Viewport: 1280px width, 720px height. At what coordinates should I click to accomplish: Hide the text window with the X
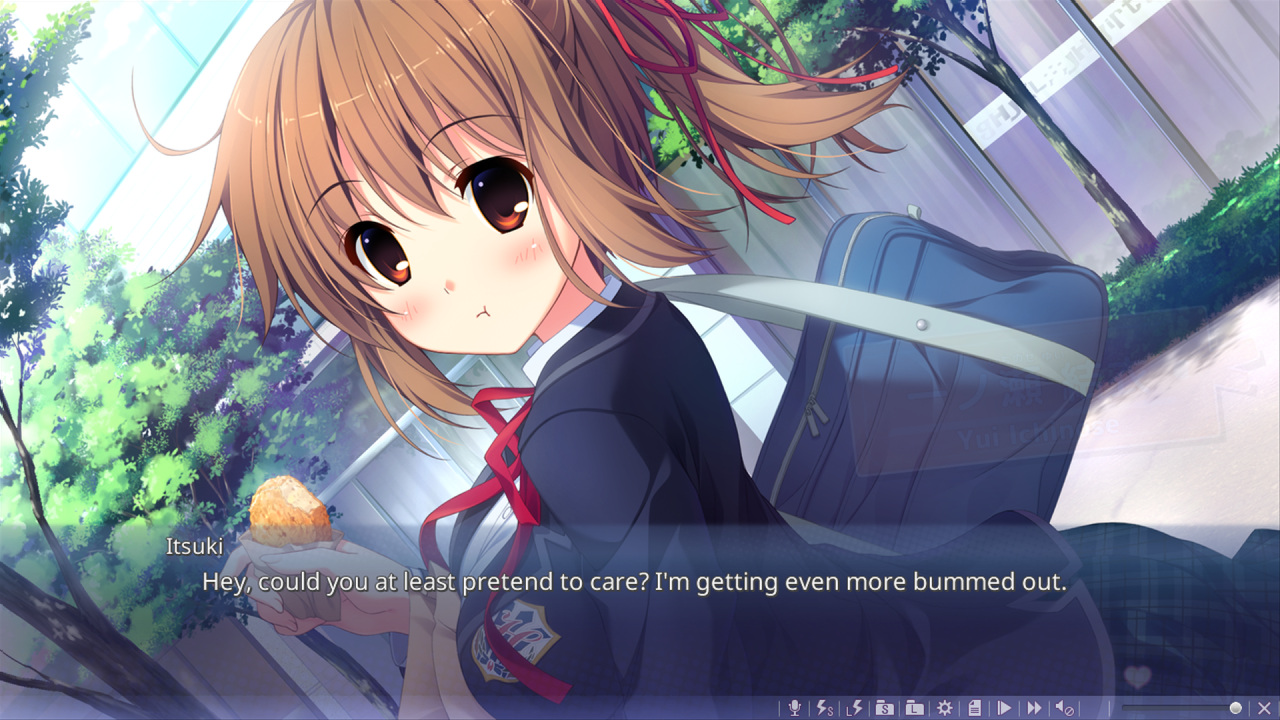point(1265,708)
